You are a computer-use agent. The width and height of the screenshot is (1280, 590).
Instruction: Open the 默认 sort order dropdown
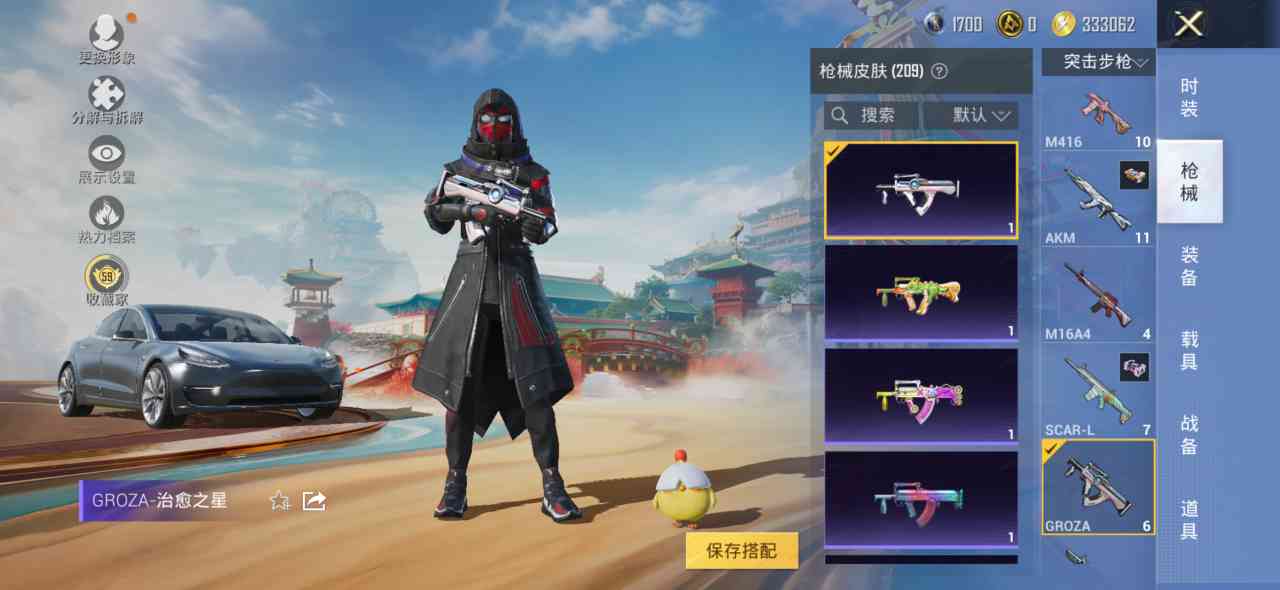(x=972, y=116)
